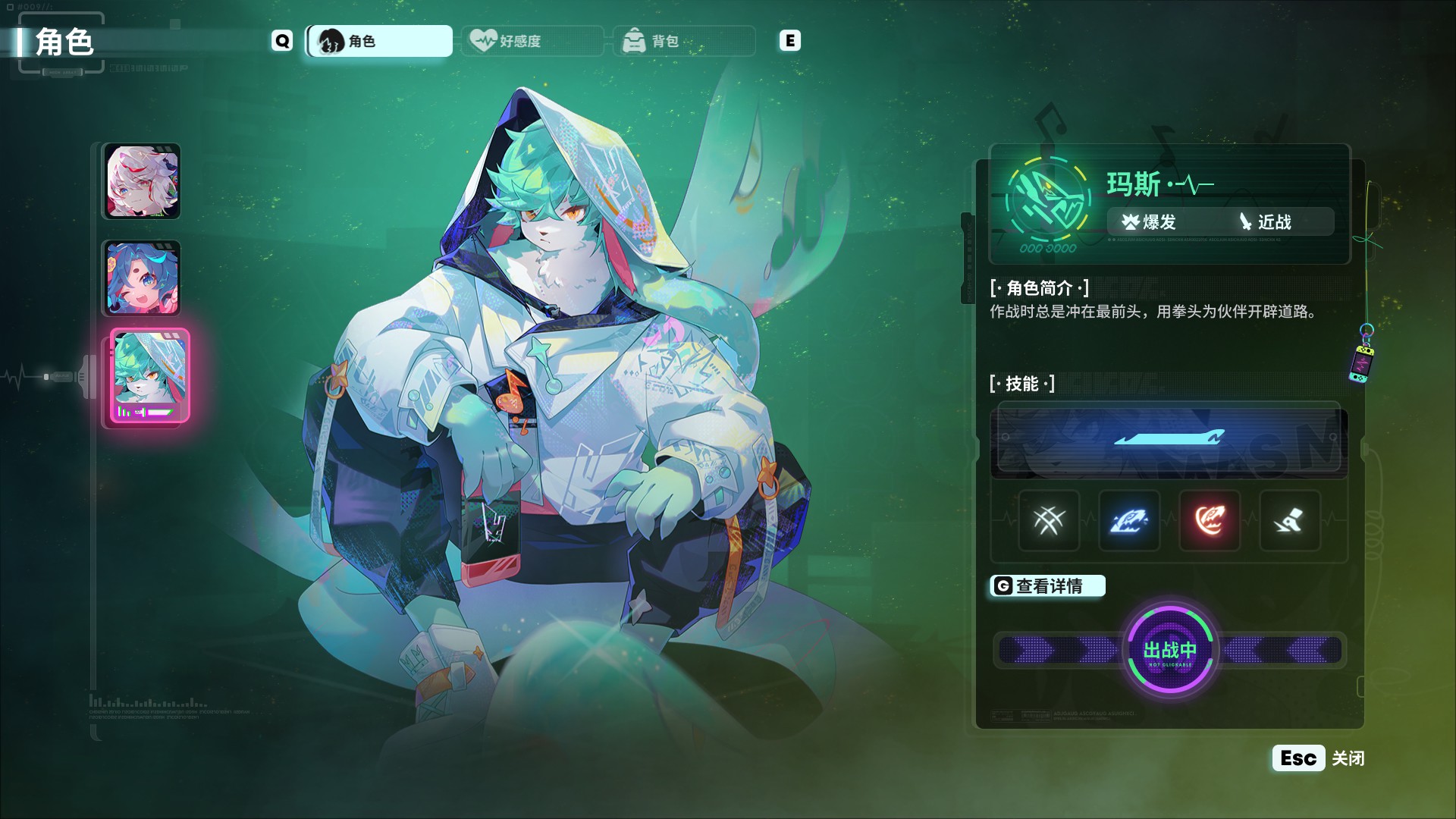1456x819 pixels.
Task: Toggle the blue-haired character portrait selection
Action: pyautogui.click(x=143, y=279)
